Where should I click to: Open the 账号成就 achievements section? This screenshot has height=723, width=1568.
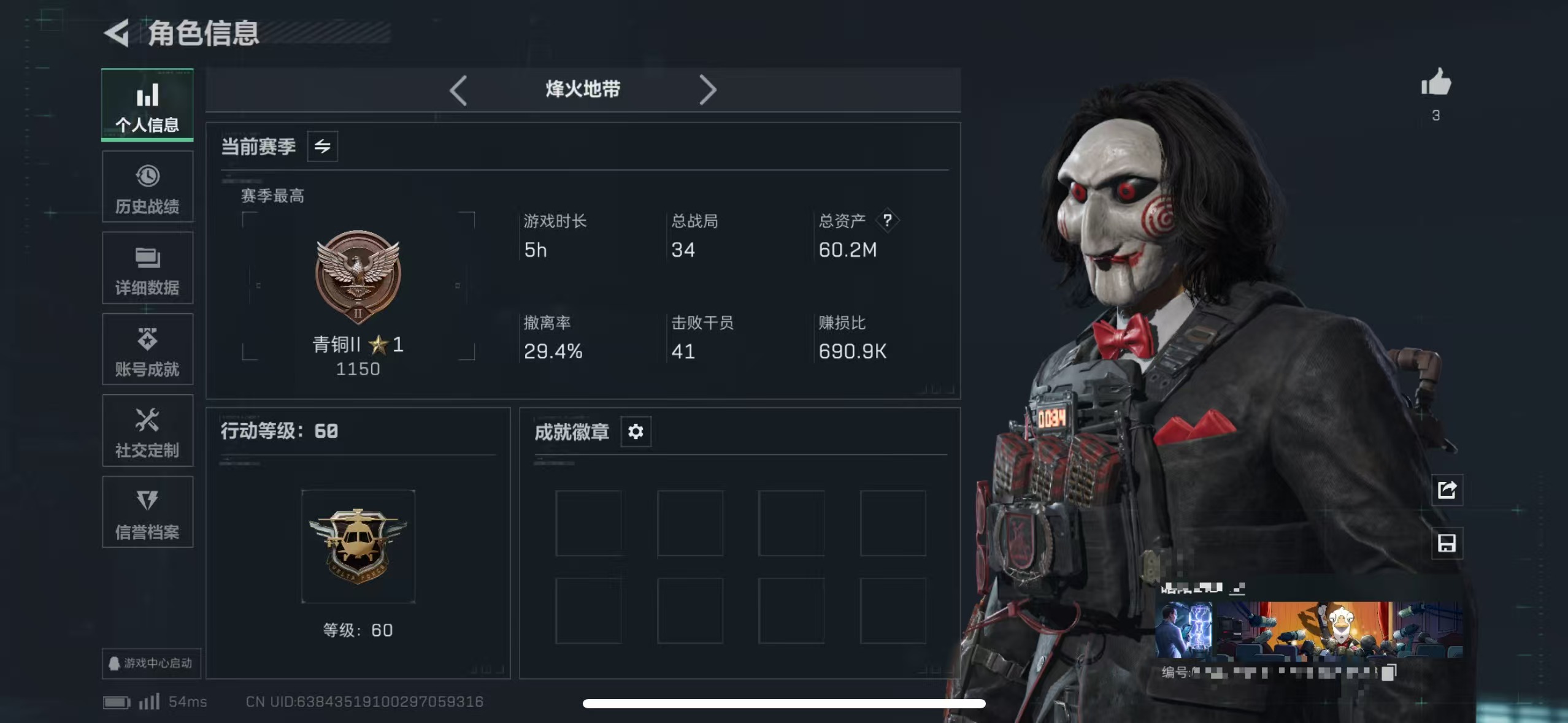click(x=147, y=350)
